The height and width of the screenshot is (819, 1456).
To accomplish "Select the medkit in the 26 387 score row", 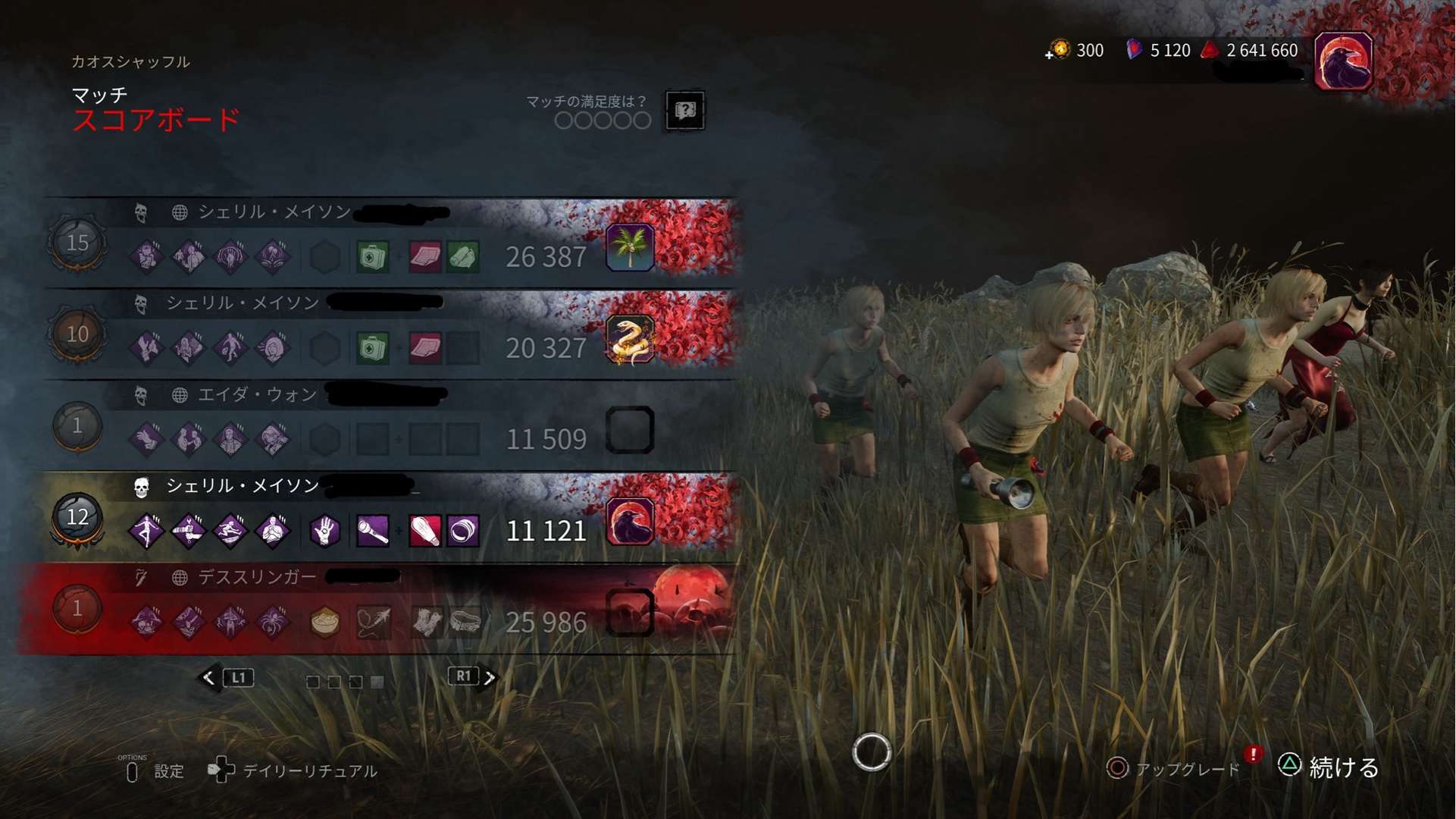I will (x=373, y=257).
